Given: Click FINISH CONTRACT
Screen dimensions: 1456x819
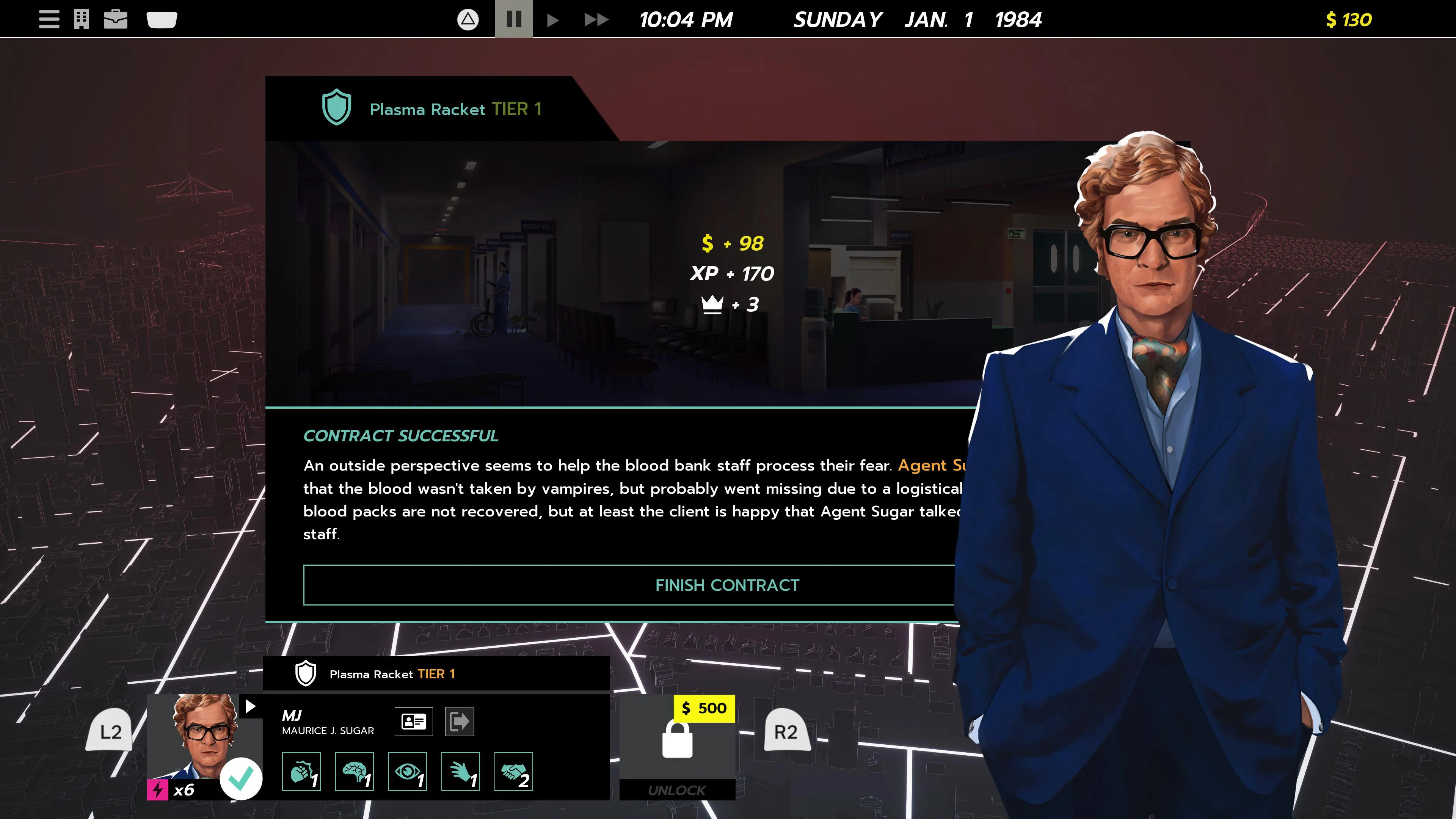Looking at the screenshot, I should click(728, 585).
